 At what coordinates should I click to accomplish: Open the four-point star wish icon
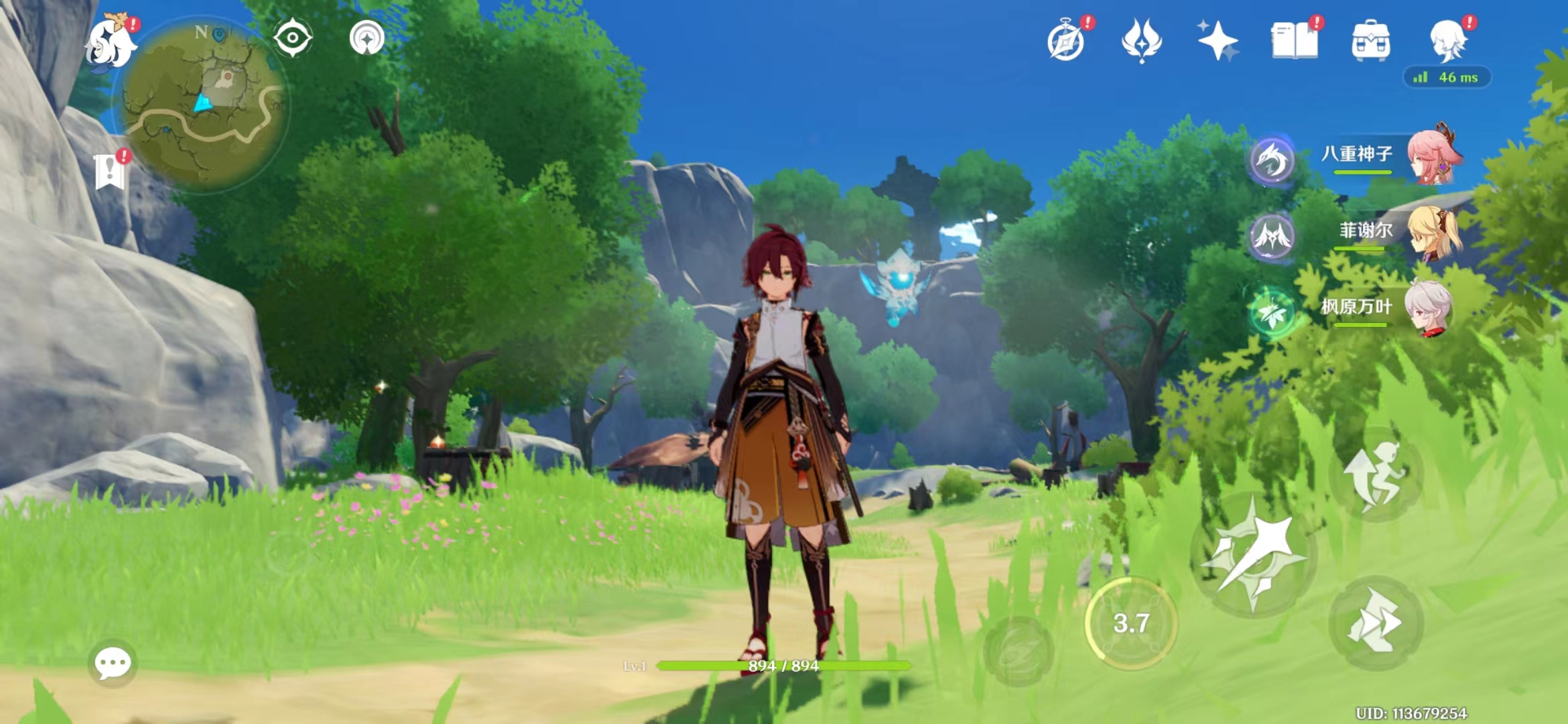point(1218,40)
